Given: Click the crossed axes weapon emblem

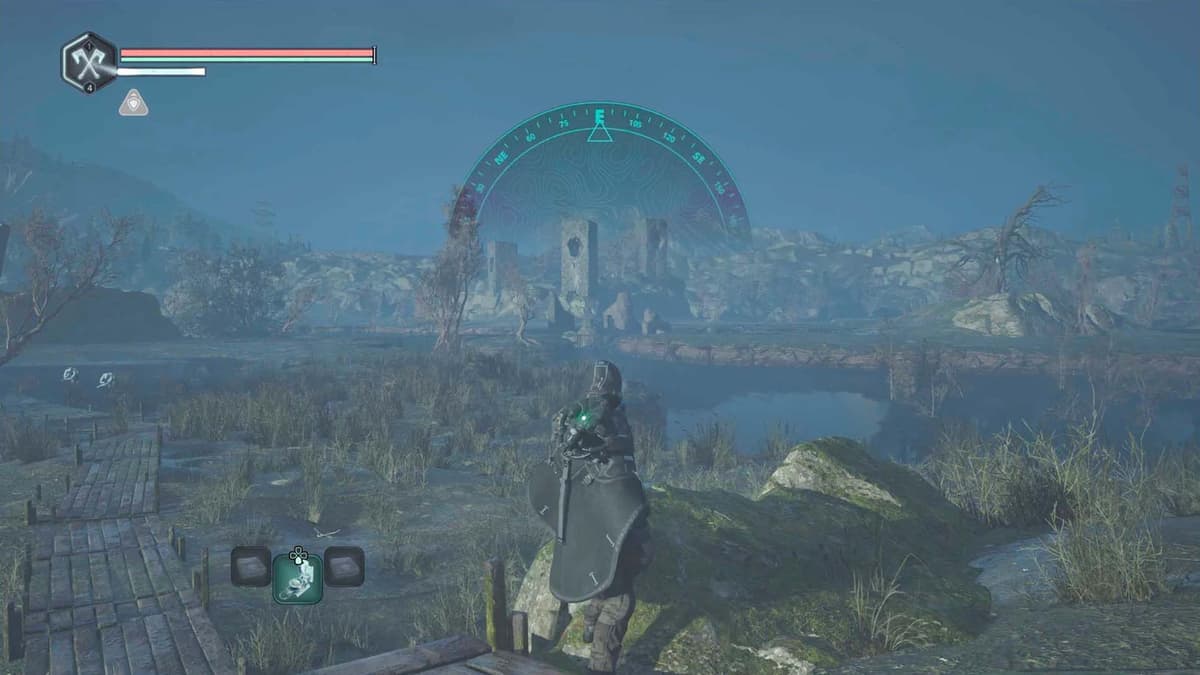Looking at the screenshot, I should coord(90,63).
